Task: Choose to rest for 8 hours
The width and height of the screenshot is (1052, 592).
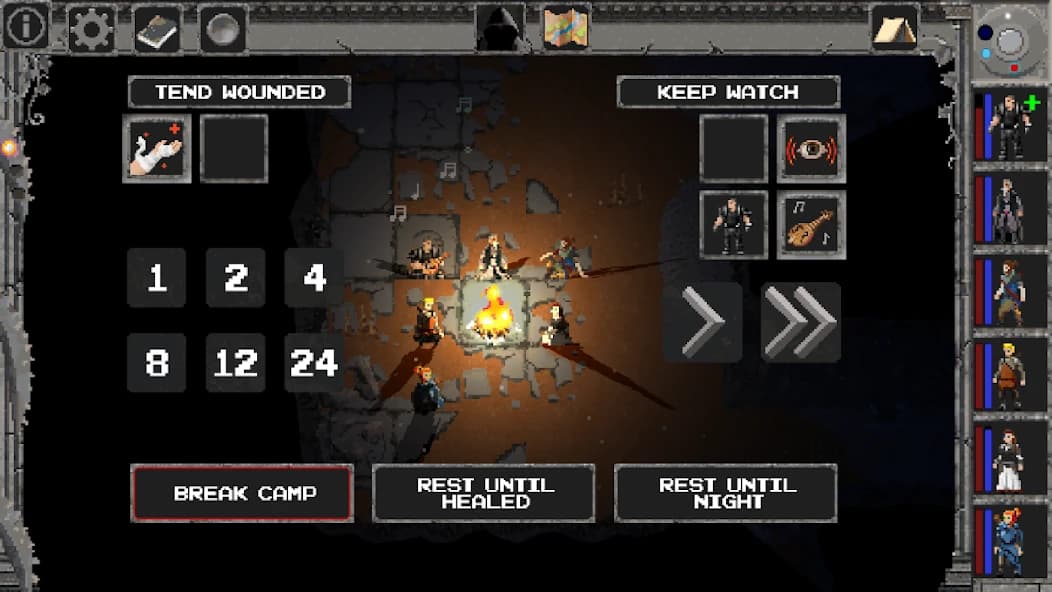Action: pos(157,362)
